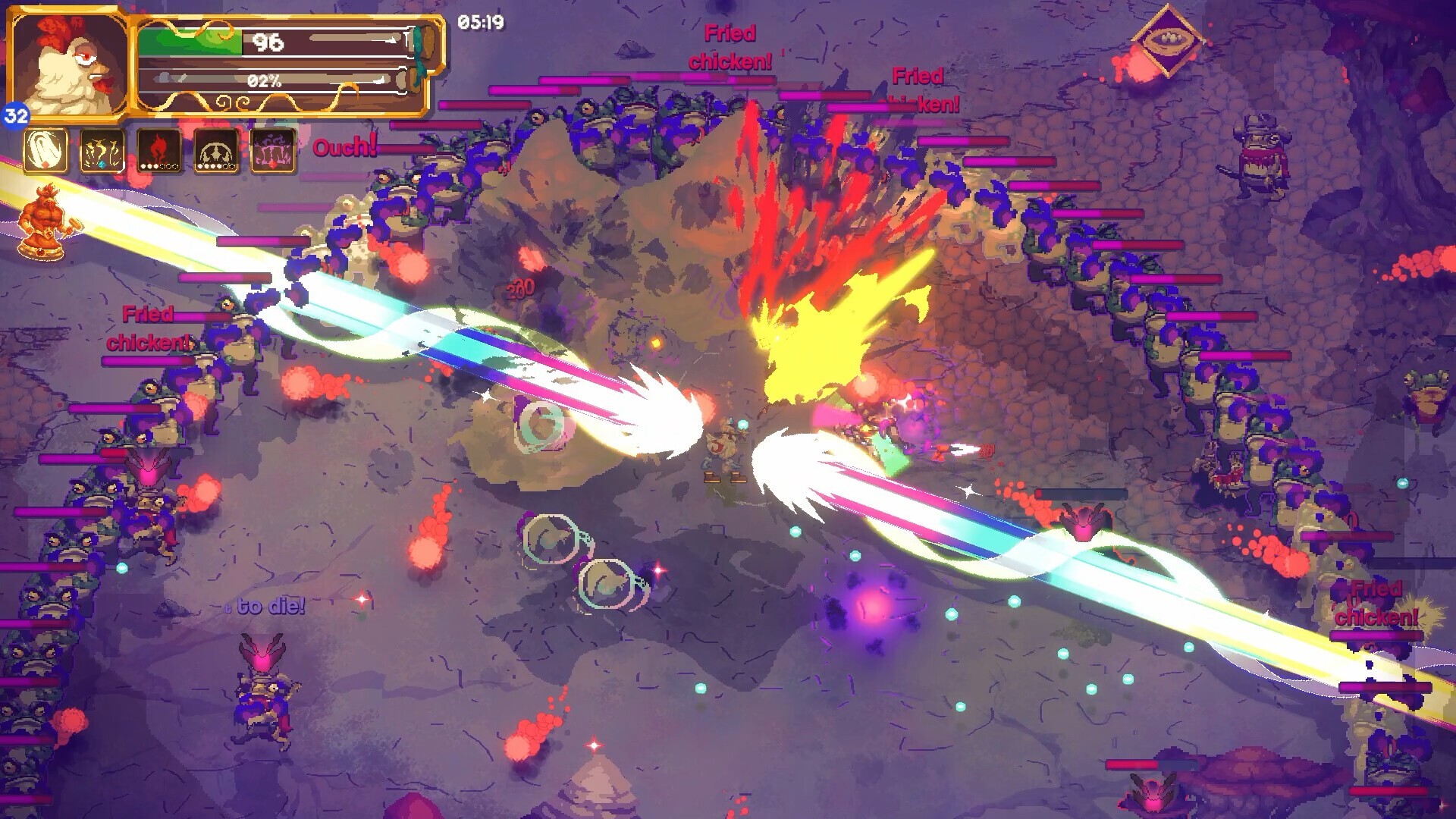
Task: Click the level 32 badge
Action: click(x=17, y=116)
